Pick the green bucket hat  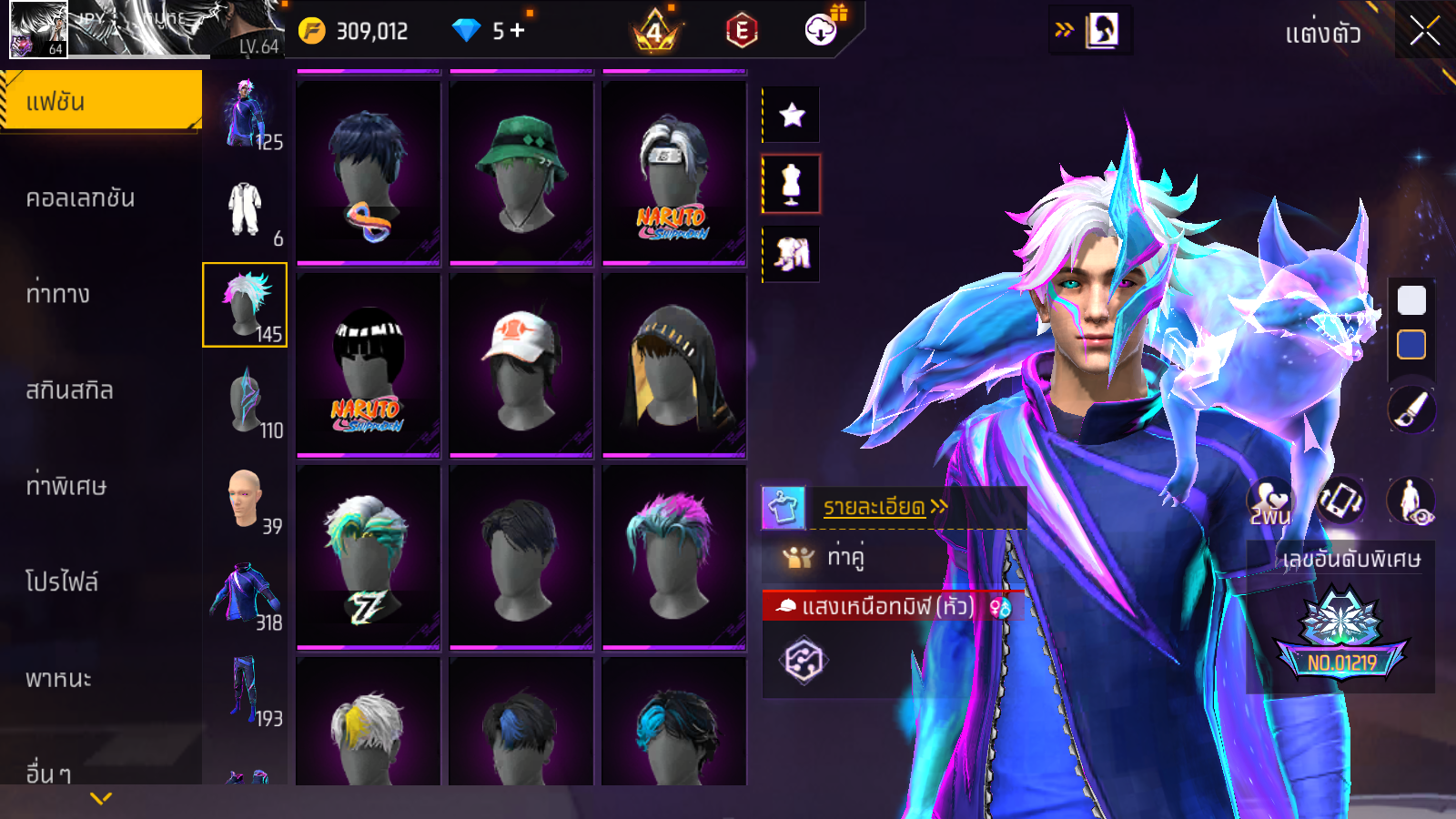tap(521, 172)
